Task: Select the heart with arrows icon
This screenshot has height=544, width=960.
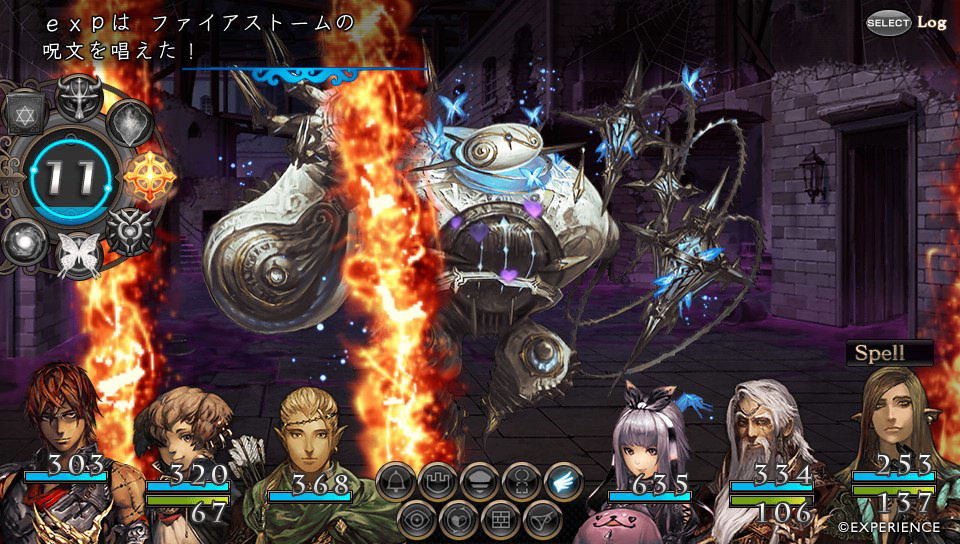Action: pos(459,519)
